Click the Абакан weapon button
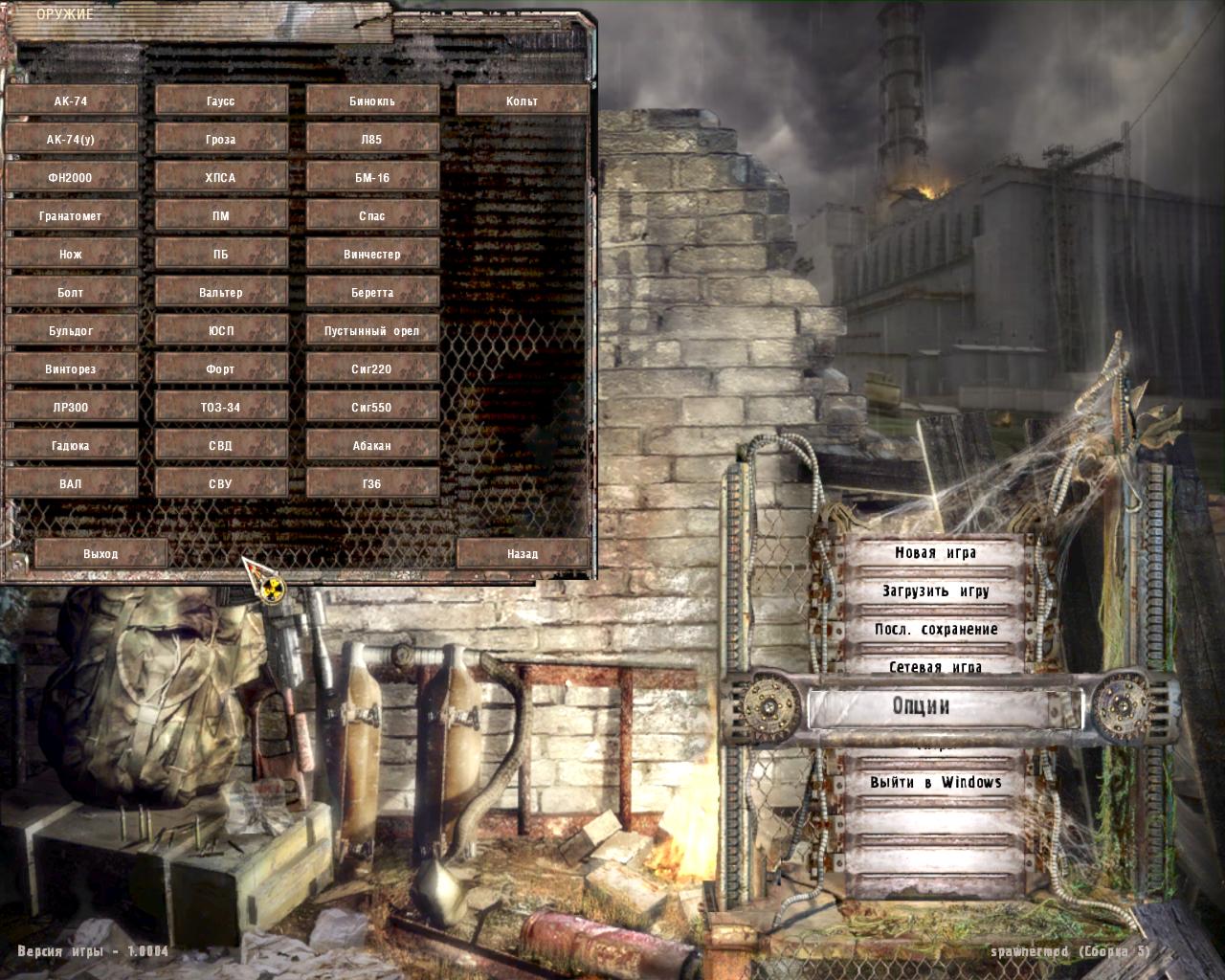 [x=372, y=444]
